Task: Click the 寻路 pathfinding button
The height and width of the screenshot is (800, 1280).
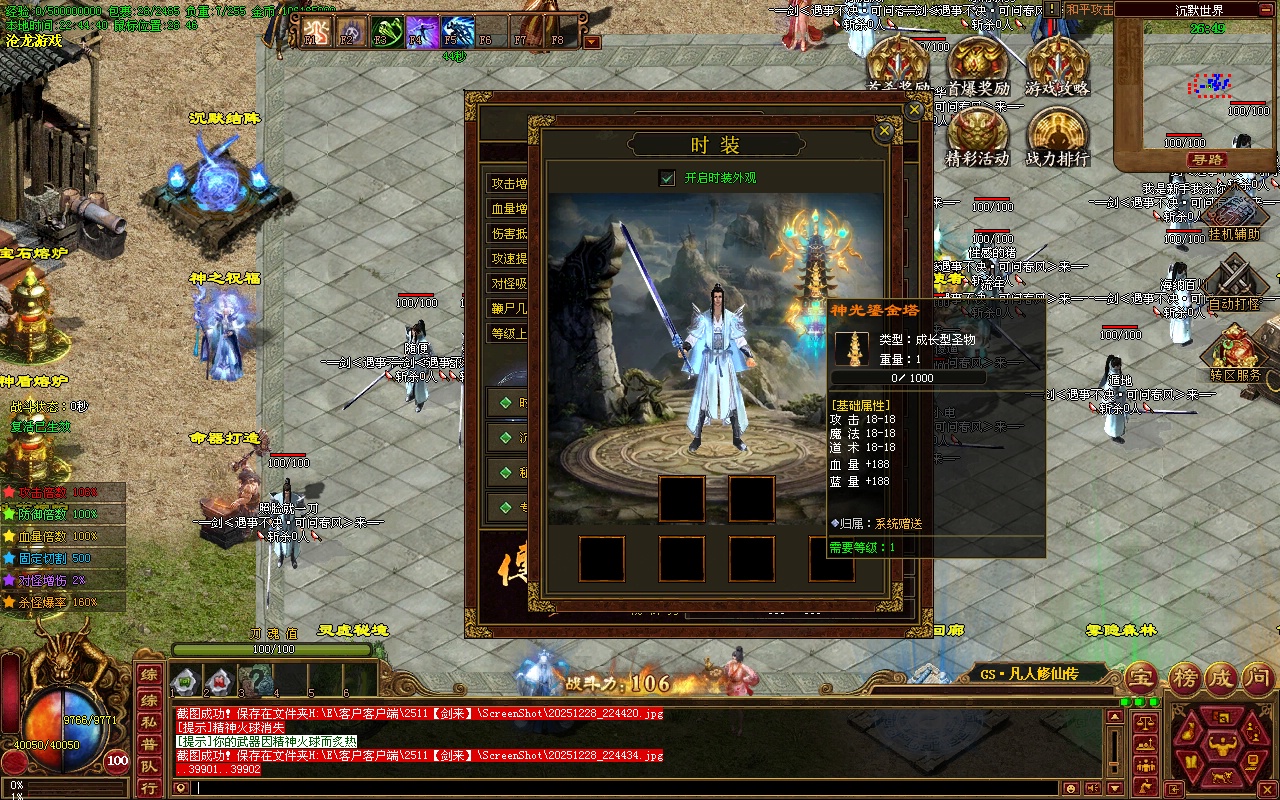Action: pyautogui.click(x=1207, y=160)
